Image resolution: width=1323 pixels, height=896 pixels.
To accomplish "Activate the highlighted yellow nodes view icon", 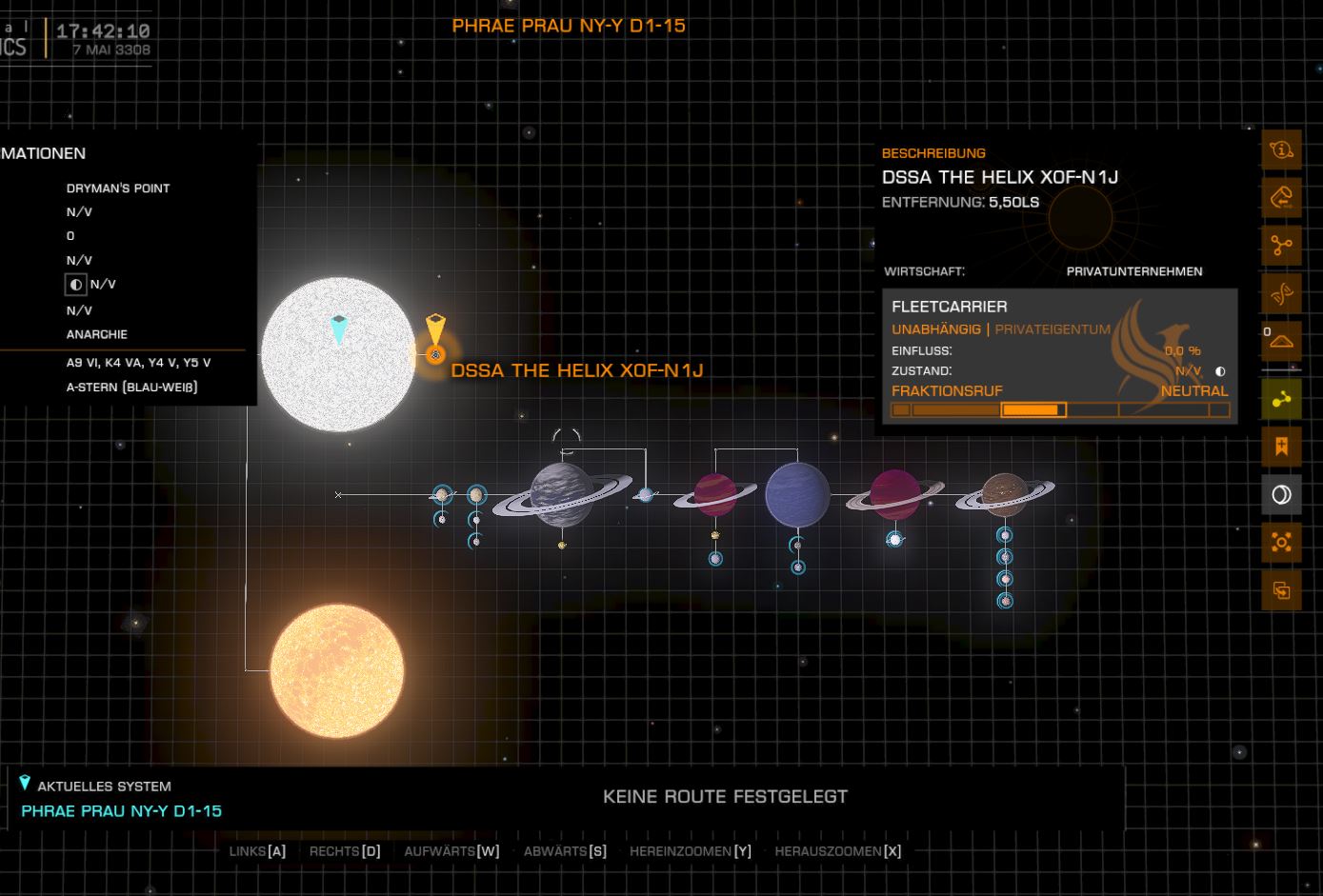I will tap(1281, 398).
